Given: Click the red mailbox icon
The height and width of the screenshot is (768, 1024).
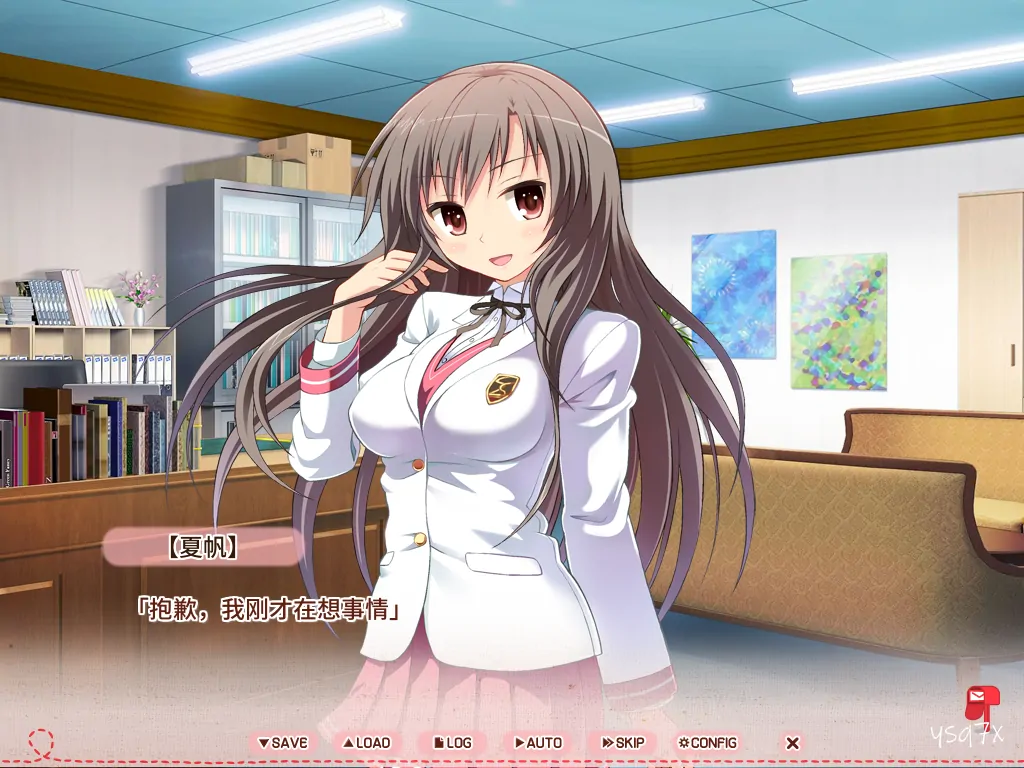Looking at the screenshot, I should (977, 703).
